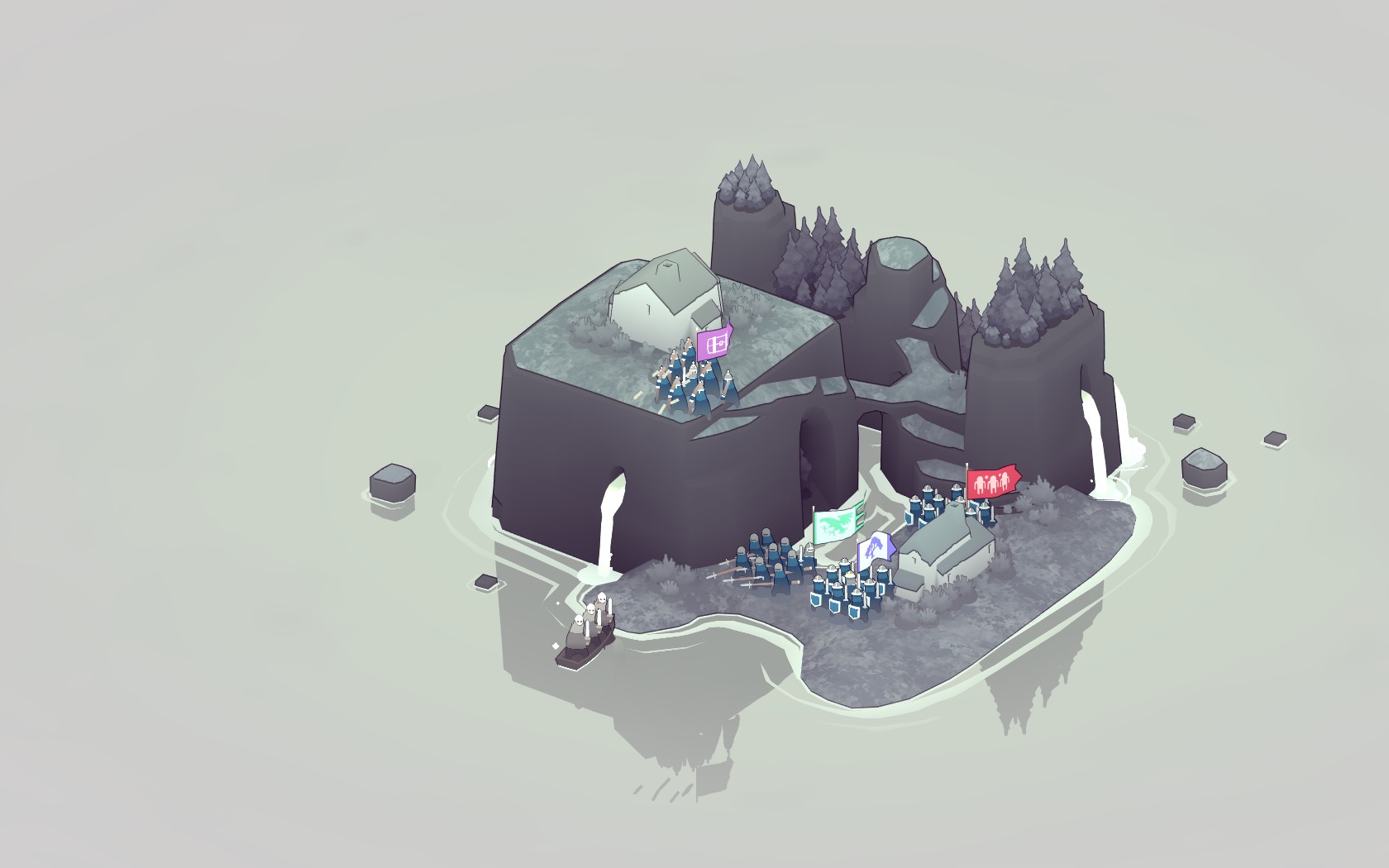
Task: Click the red replenish flag with three figures
Action: pos(992,479)
